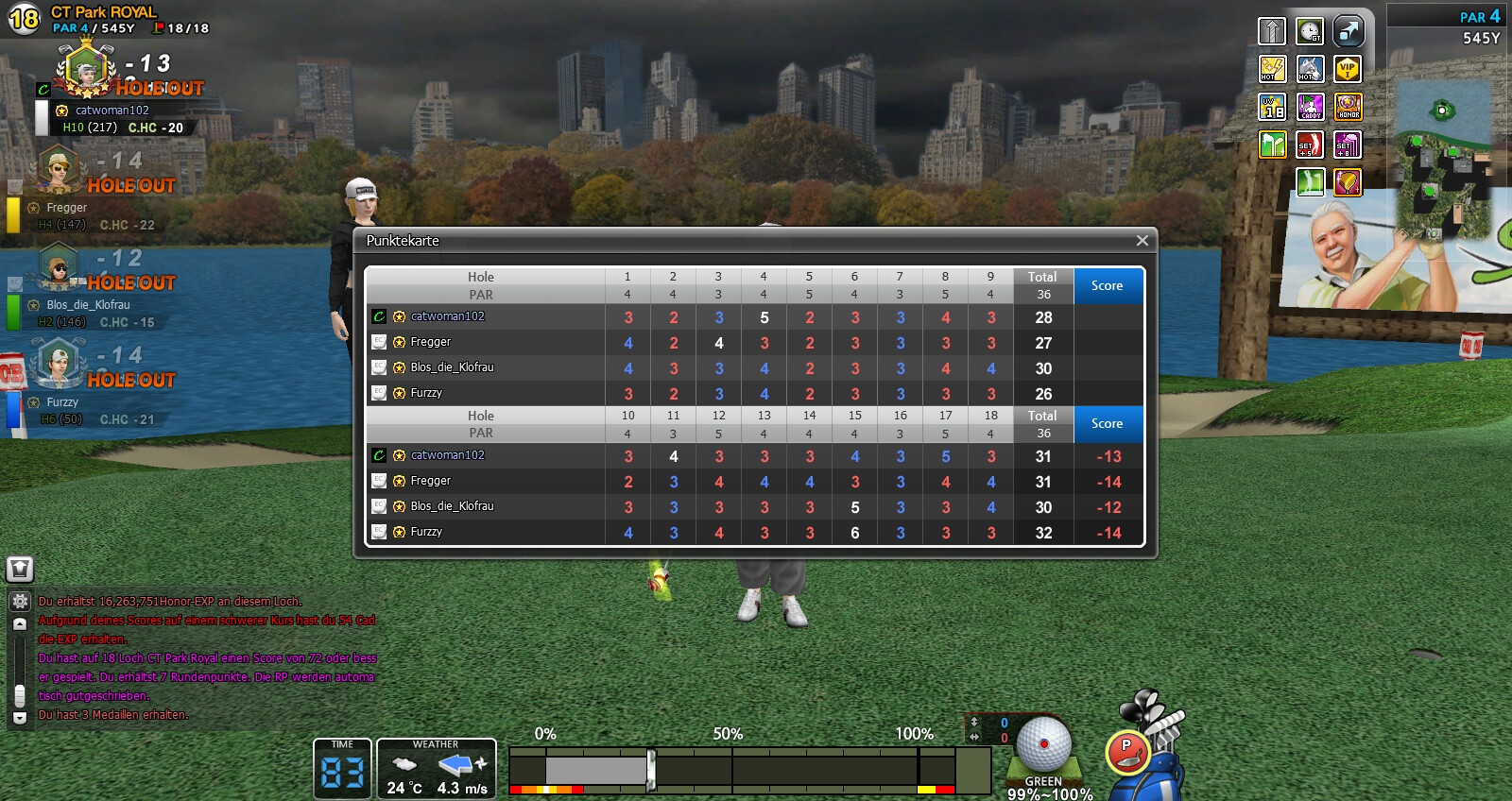Open the chat settings gear icon
1512x801 pixels.
coord(20,601)
